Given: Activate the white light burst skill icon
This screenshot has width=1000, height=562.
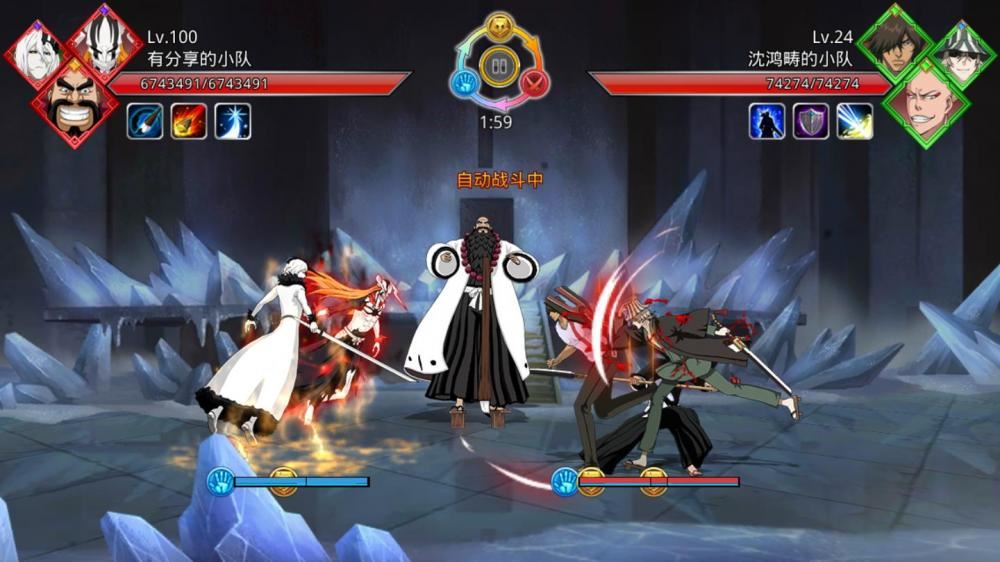Looking at the screenshot, I should pyautogui.click(x=232, y=121).
